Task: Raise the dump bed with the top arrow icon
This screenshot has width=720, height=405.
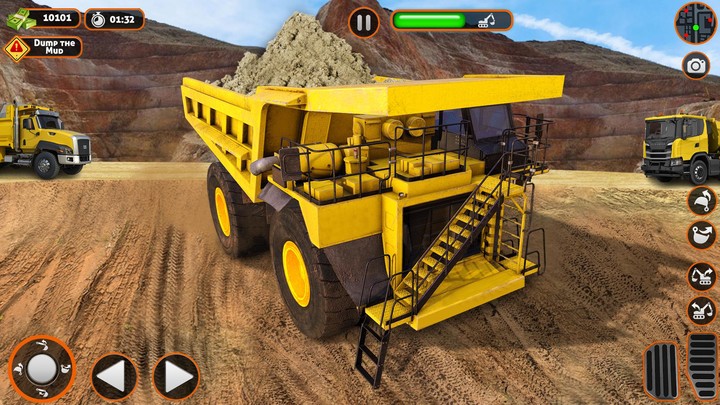Action: (702, 200)
